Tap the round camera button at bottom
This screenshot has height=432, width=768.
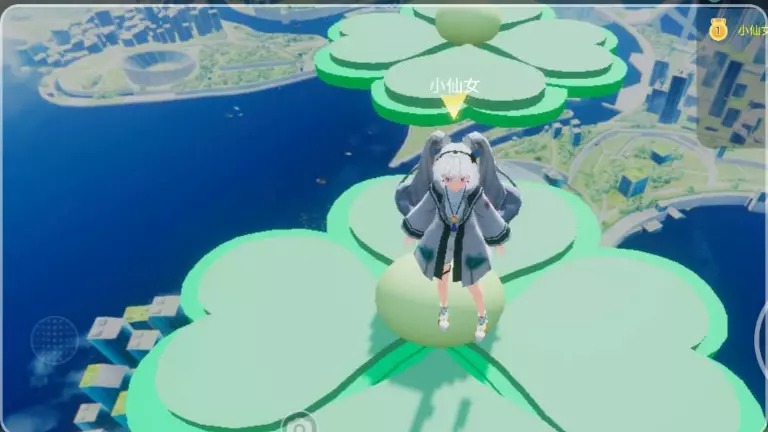297,424
